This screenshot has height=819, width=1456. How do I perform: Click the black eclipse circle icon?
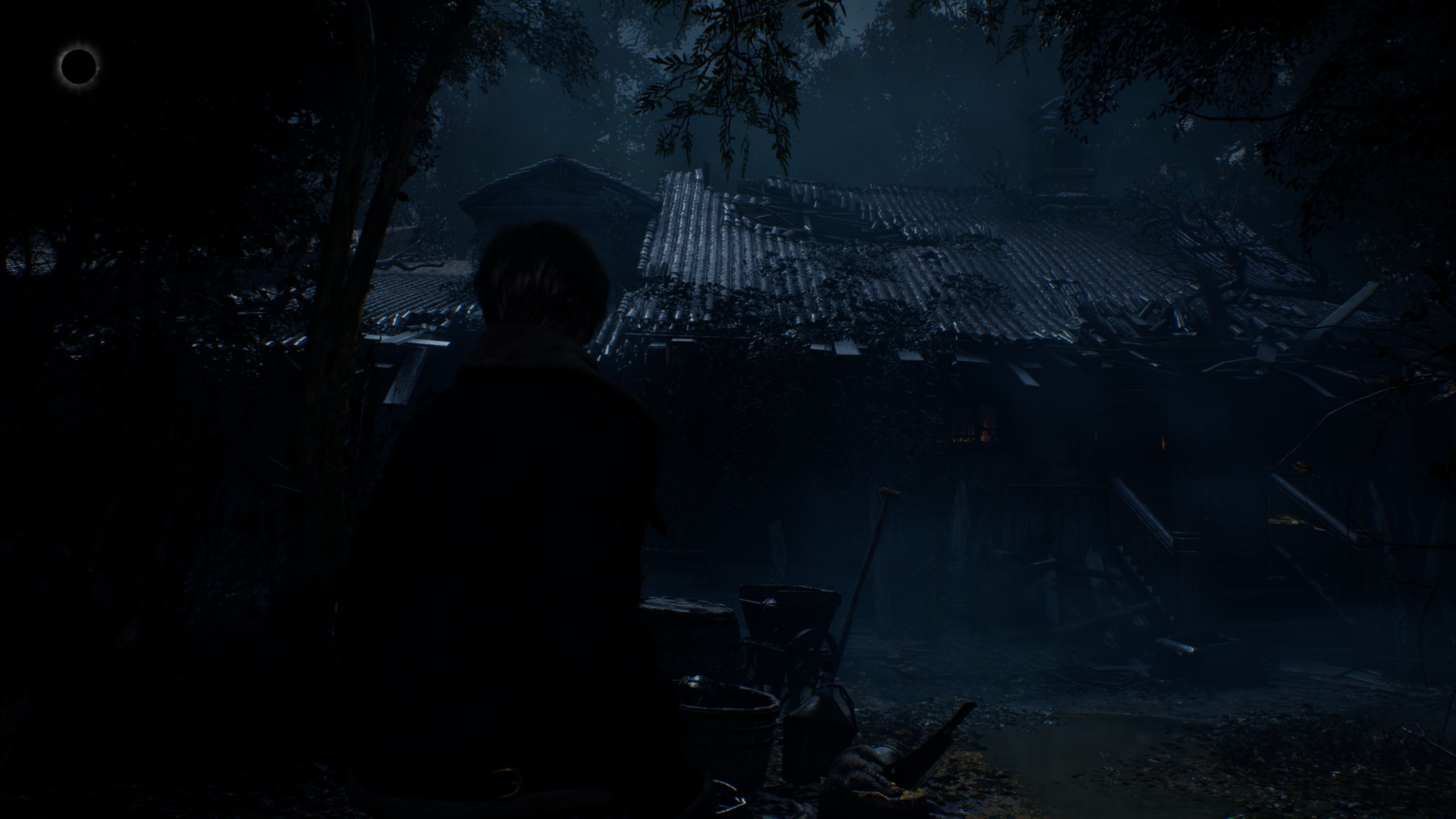tap(78, 67)
